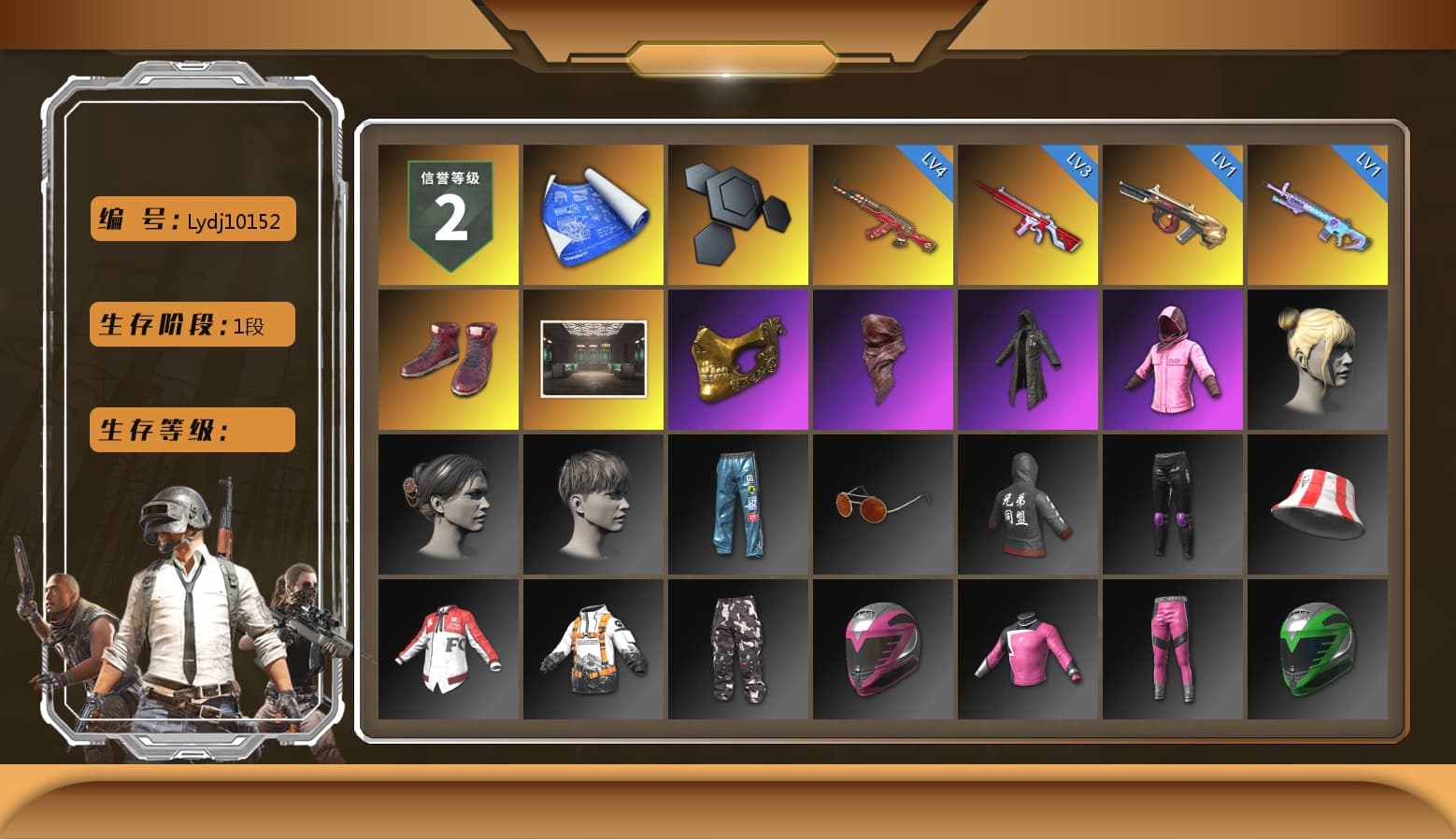Select the LV4 red AKM weapon skin
Screen dimensions: 1456x839
[882, 212]
